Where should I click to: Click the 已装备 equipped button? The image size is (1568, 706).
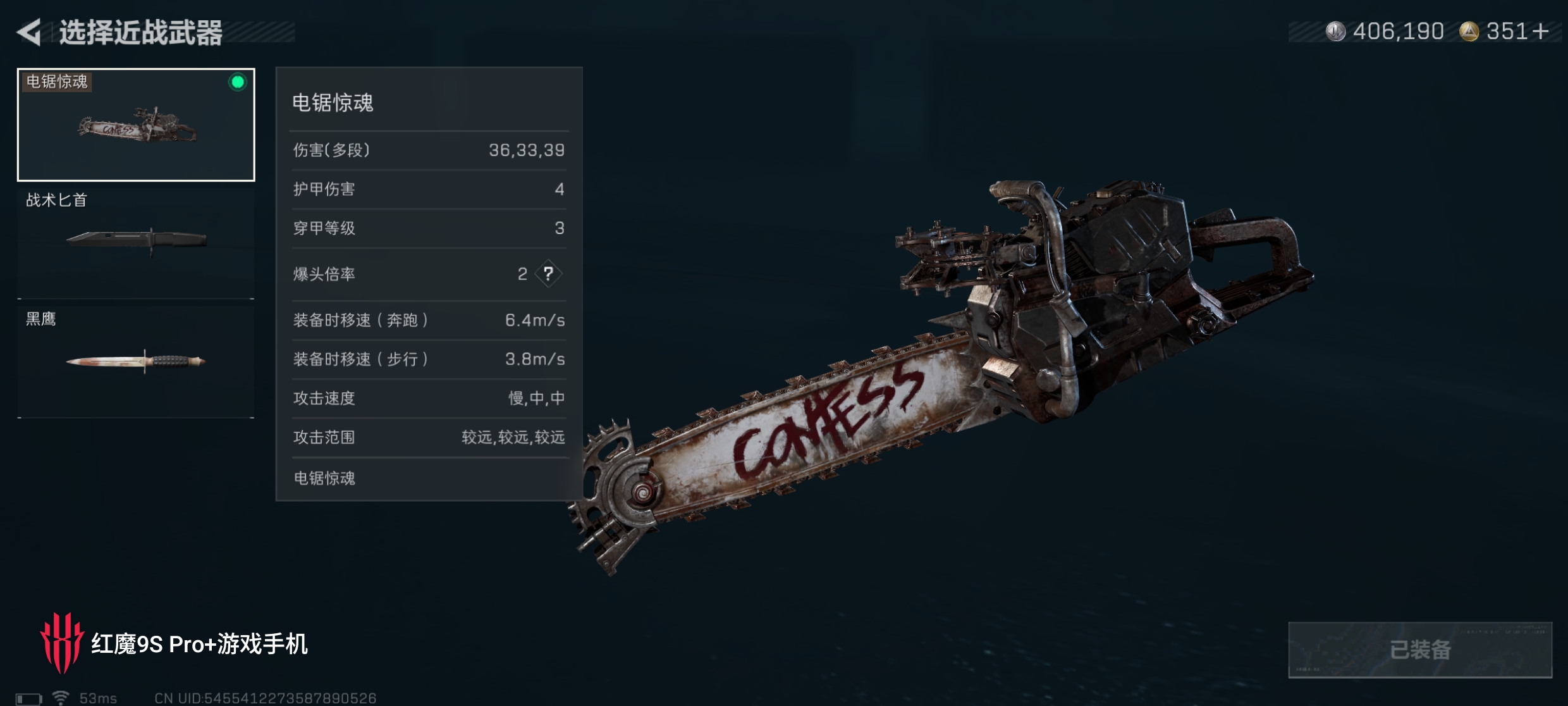coord(1419,650)
